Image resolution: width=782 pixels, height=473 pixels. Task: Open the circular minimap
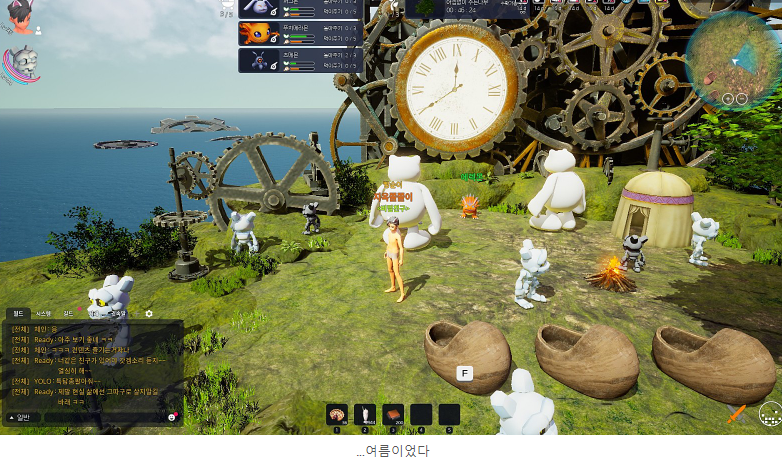(x=733, y=60)
